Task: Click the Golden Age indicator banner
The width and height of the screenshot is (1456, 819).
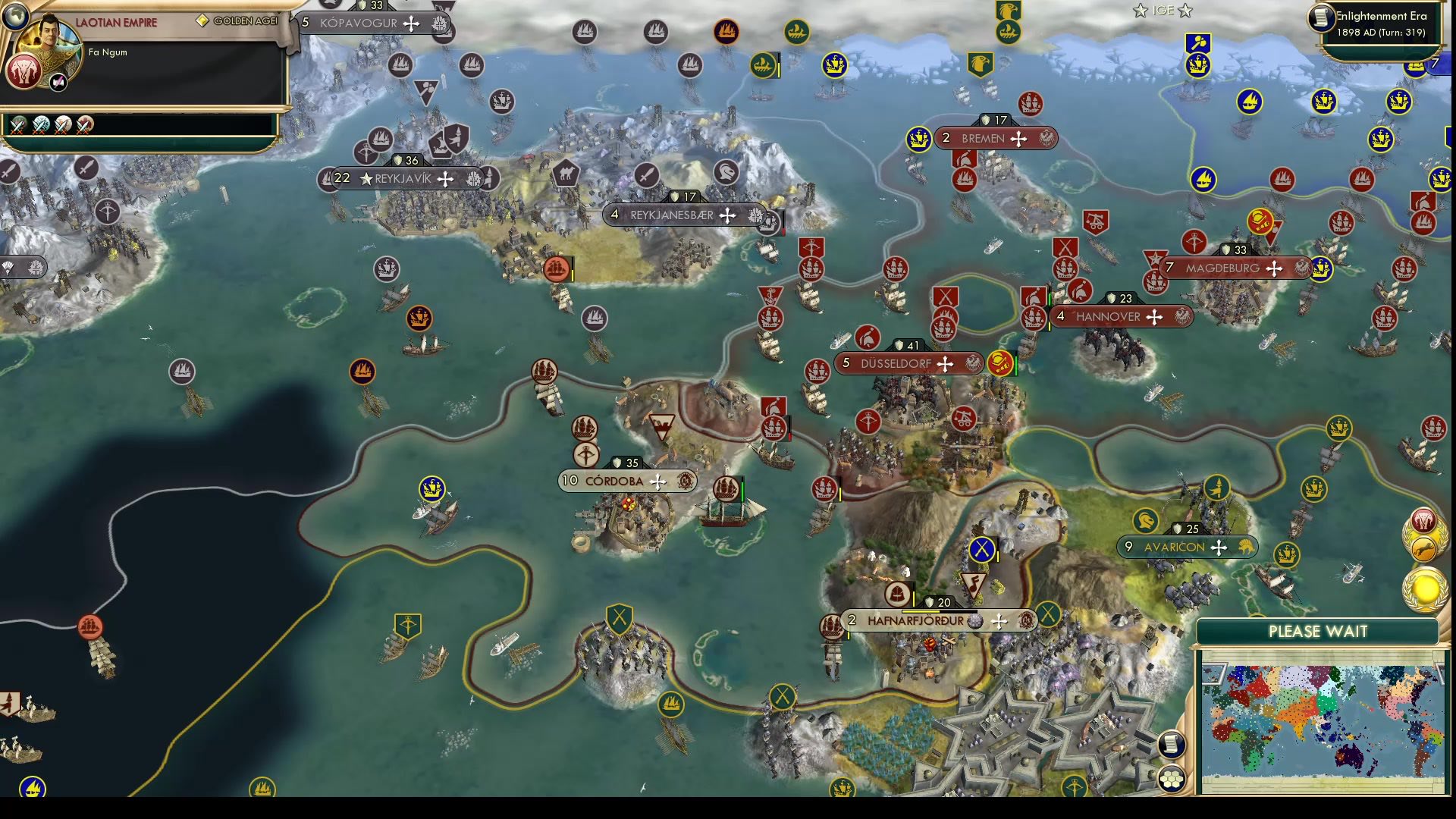Action: 237,20
